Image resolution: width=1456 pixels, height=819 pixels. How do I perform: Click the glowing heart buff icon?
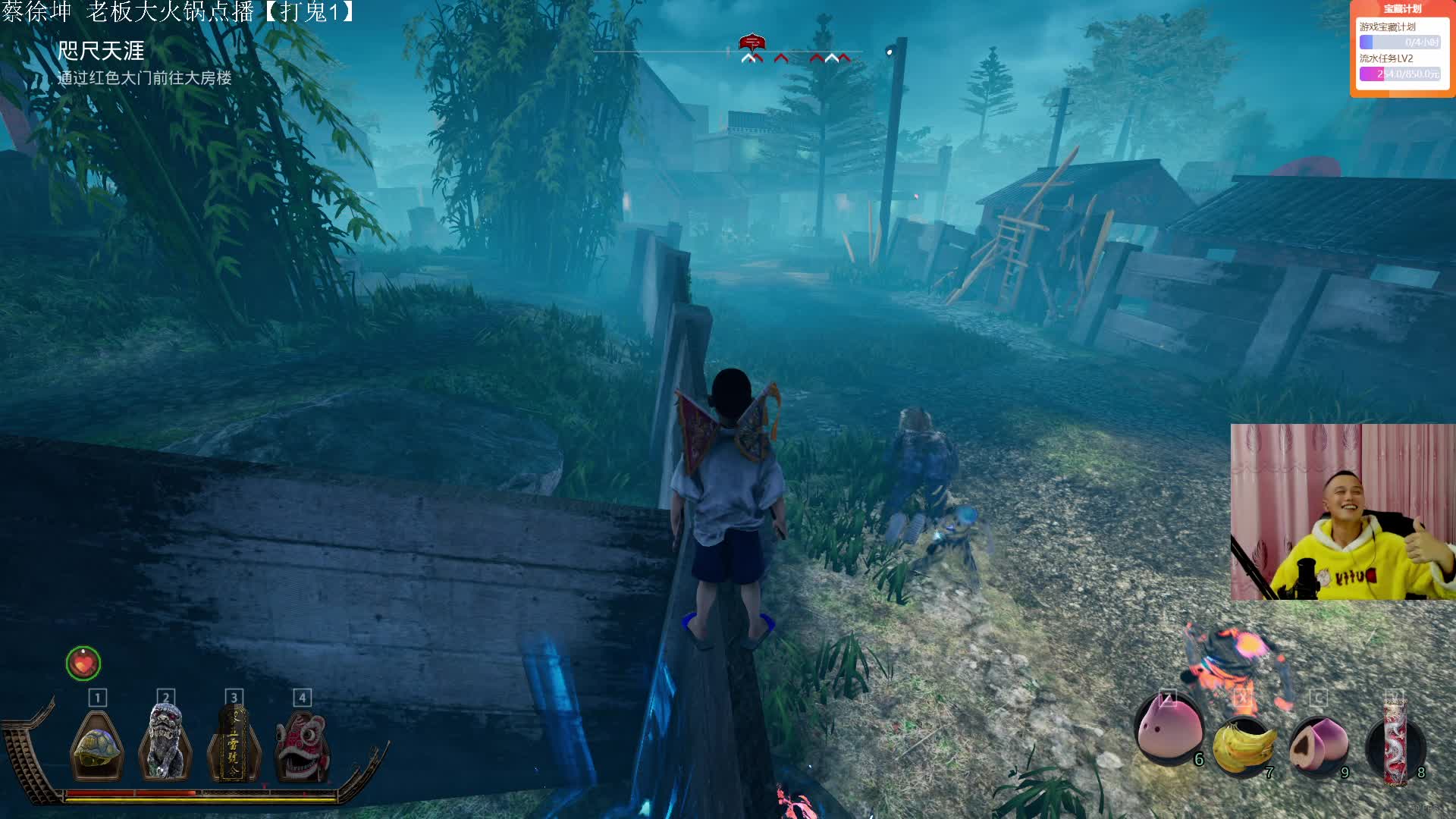(x=83, y=664)
